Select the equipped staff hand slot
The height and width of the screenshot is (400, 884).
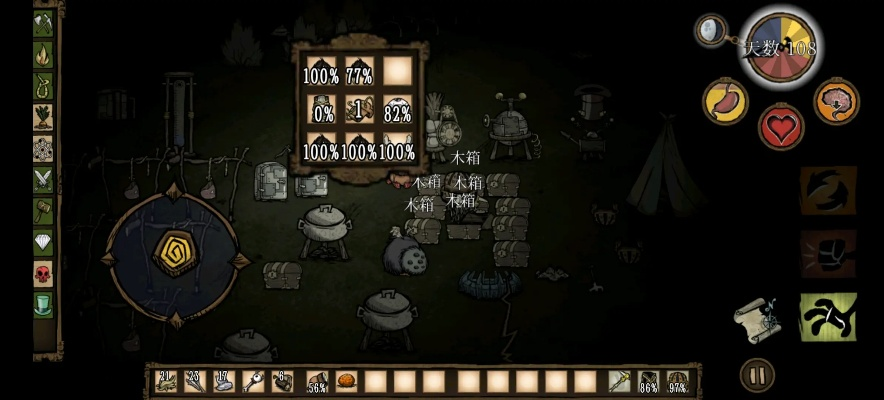pyautogui.click(x=619, y=381)
